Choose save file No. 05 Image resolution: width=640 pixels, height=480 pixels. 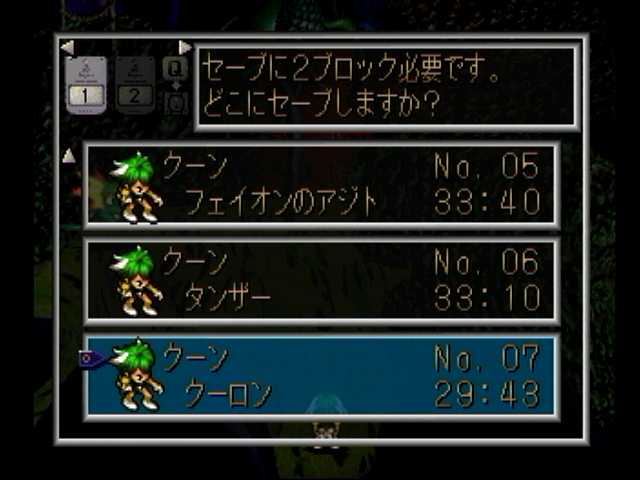pos(322,185)
